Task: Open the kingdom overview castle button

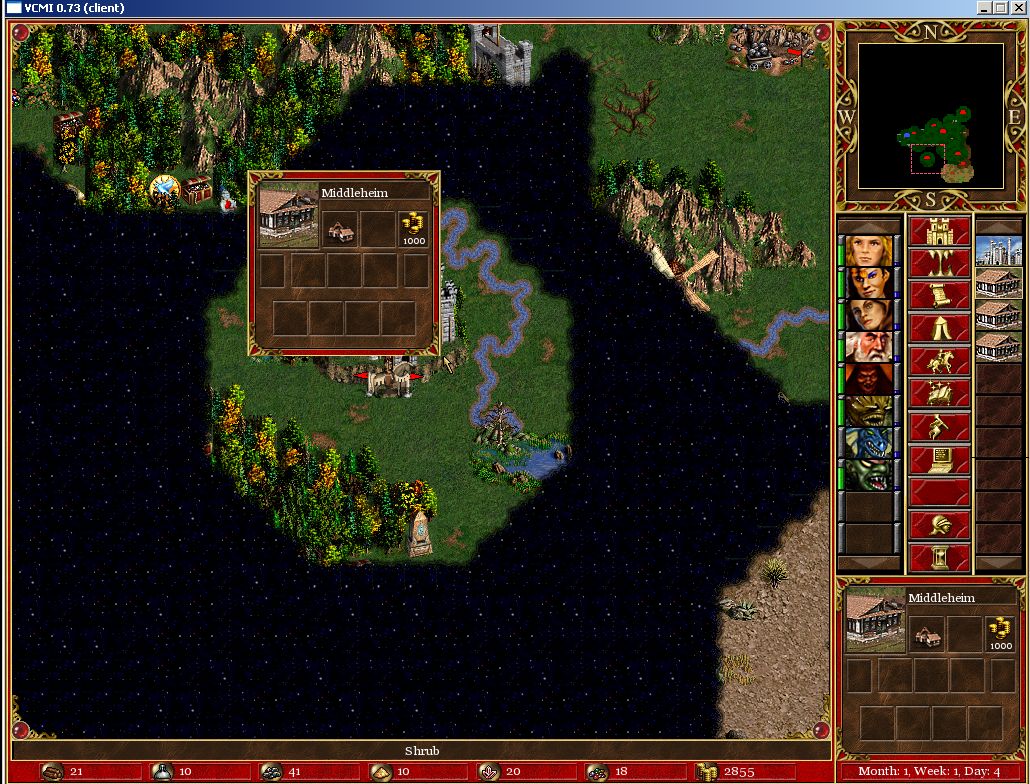Action: (x=939, y=233)
